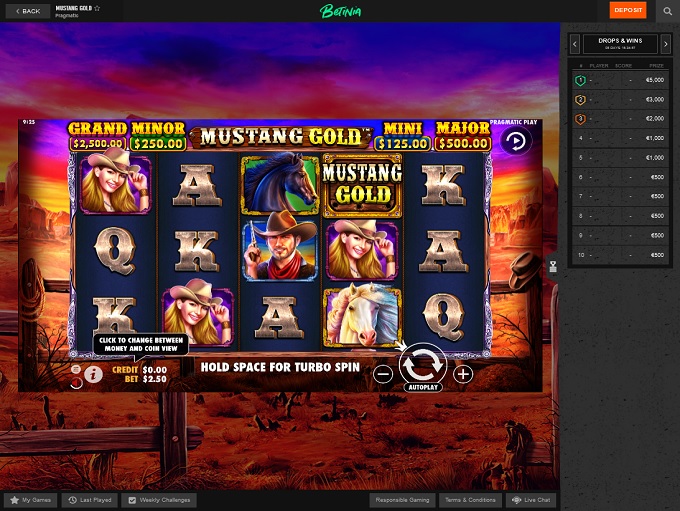This screenshot has height=511, width=680.
Task: Decrease the bet with the minus button
Action: click(383, 374)
